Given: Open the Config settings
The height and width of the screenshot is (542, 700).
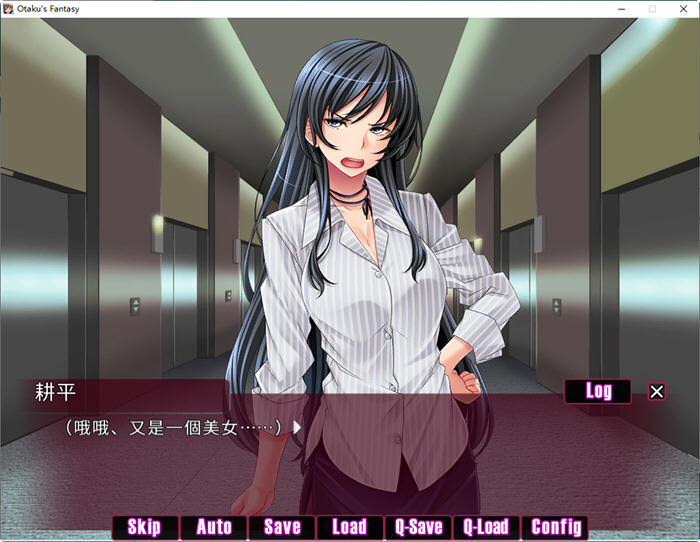Looking at the screenshot, I should (x=556, y=527).
